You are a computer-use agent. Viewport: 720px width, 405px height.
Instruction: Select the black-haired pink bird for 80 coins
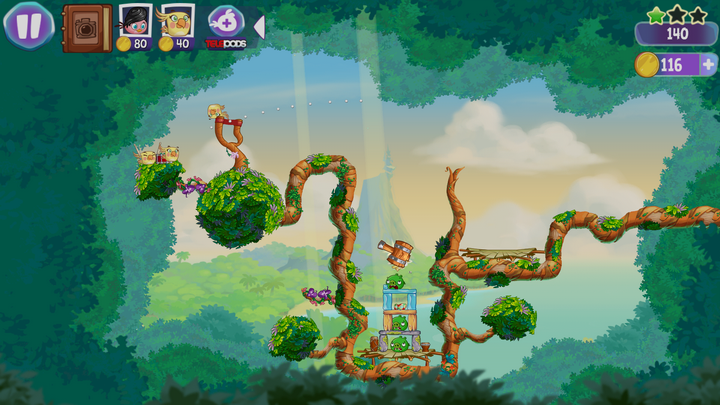pyautogui.click(x=134, y=22)
